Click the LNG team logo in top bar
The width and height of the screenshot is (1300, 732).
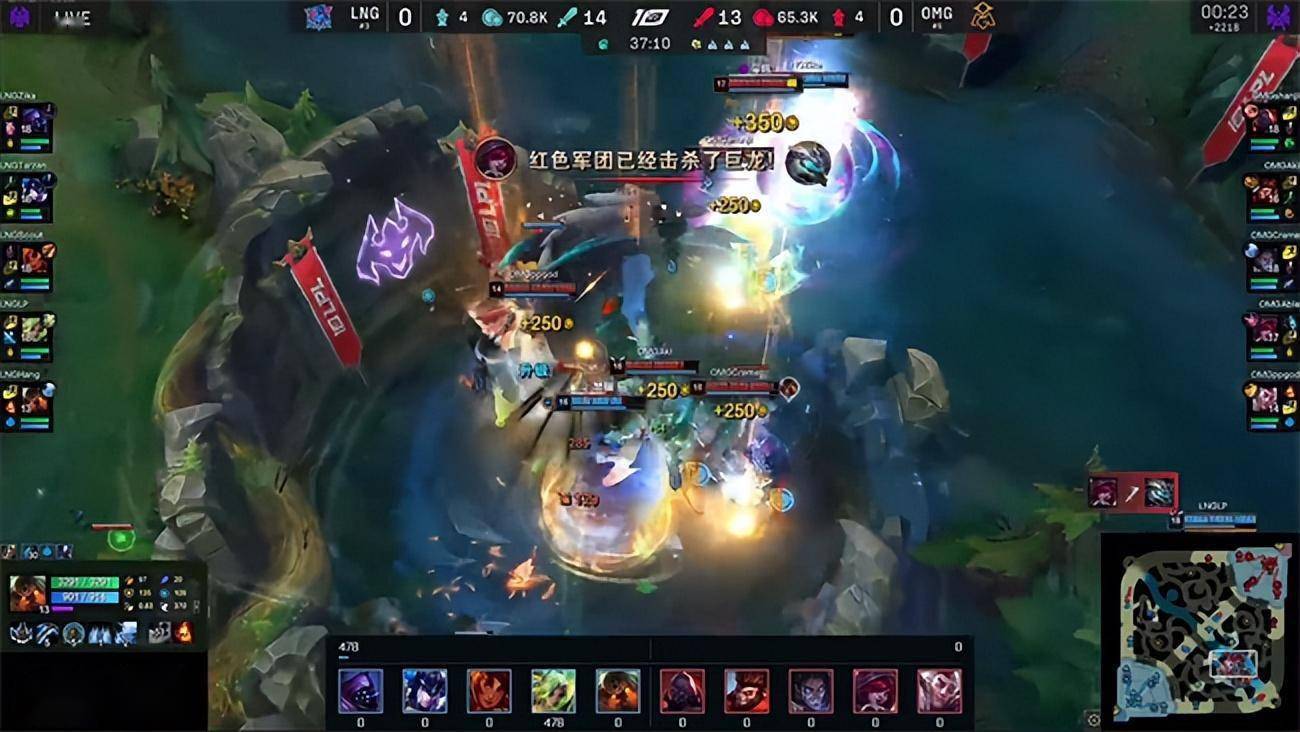tap(320, 17)
